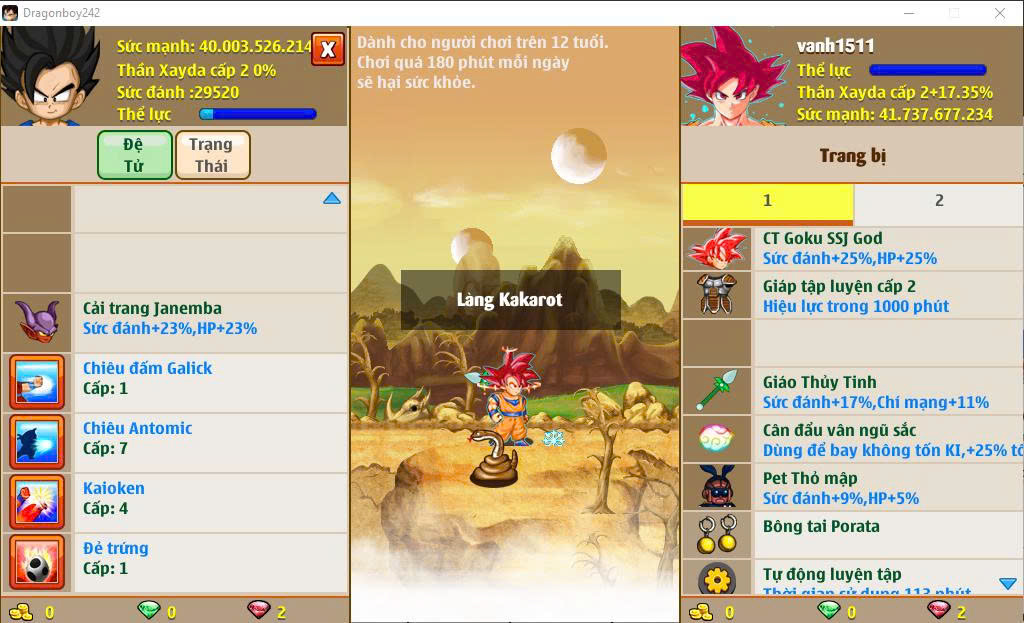The image size is (1024, 623).
Task: Switch to equipment tab 2
Action: [x=938, y=201]
